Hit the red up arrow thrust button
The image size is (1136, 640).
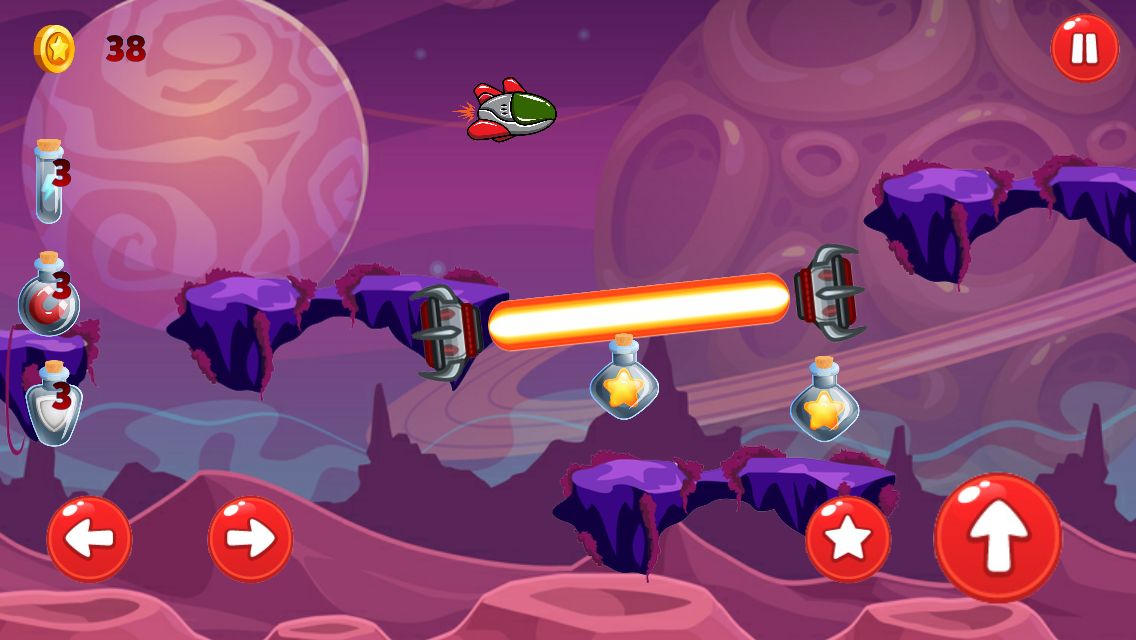coord(997,538)
